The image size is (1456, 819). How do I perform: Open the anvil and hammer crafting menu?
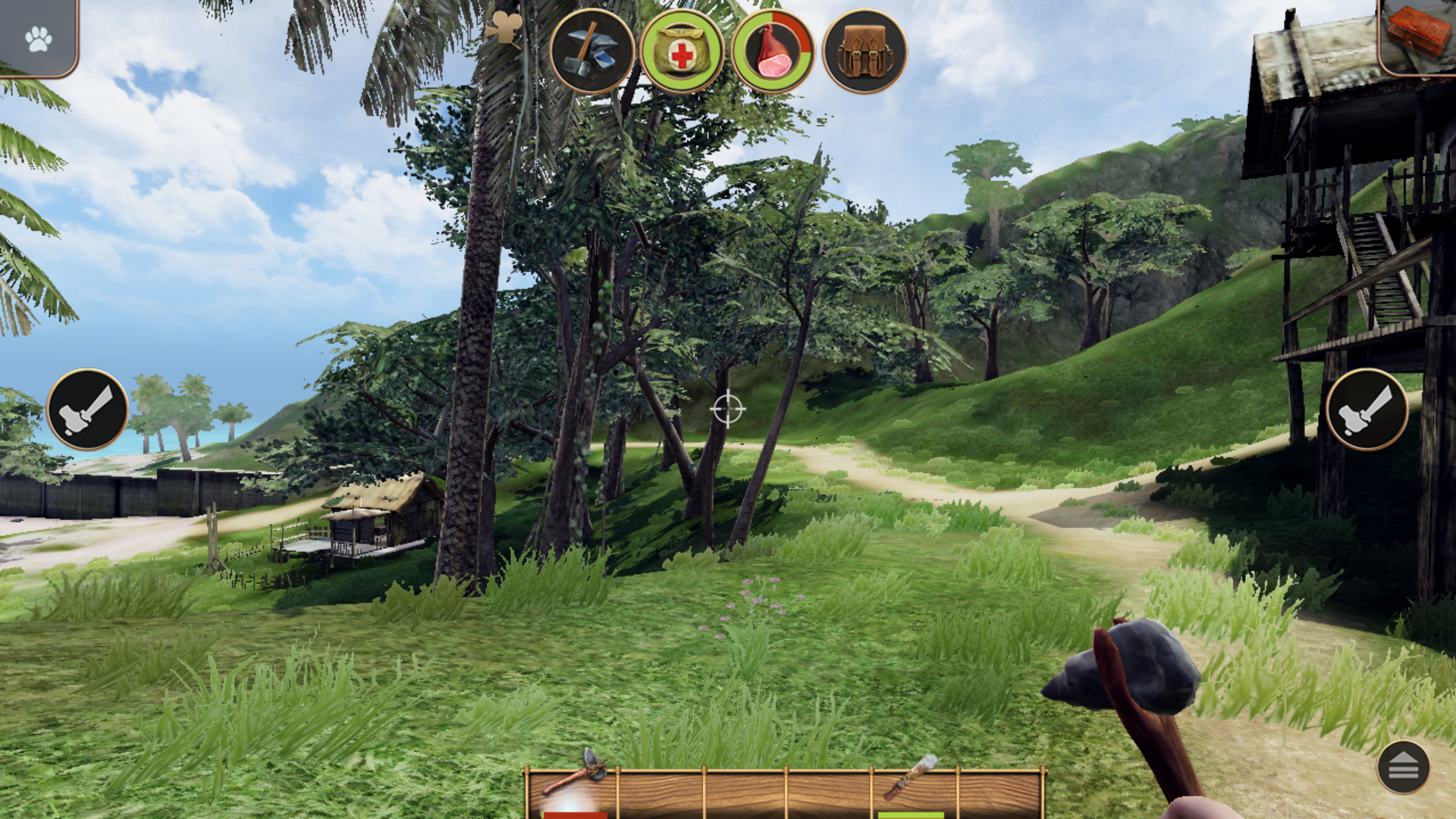point(591,52)
